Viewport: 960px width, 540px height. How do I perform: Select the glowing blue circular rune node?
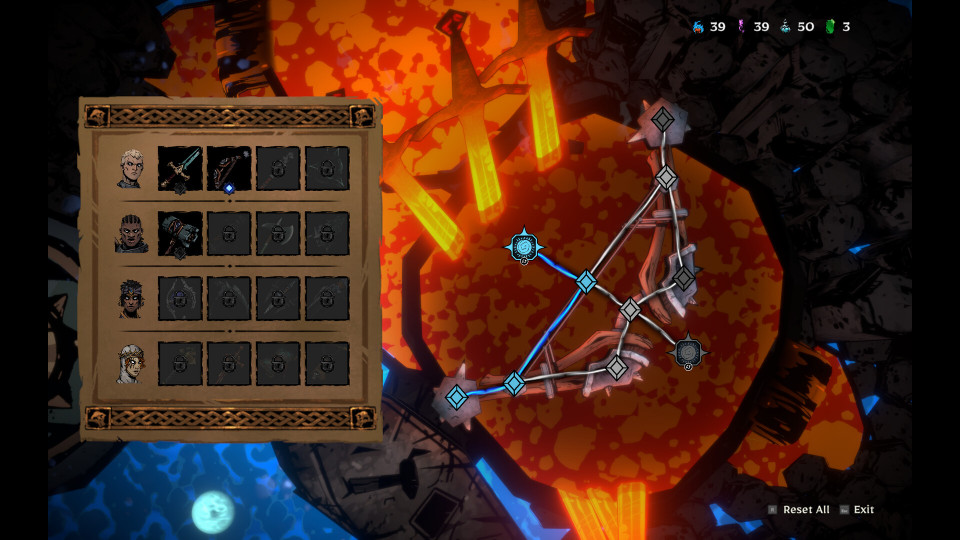524,246
